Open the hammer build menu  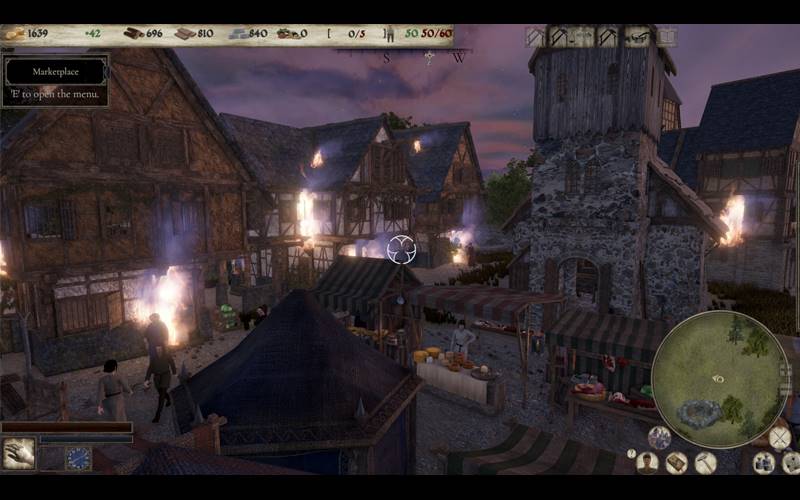click(706, 462)
